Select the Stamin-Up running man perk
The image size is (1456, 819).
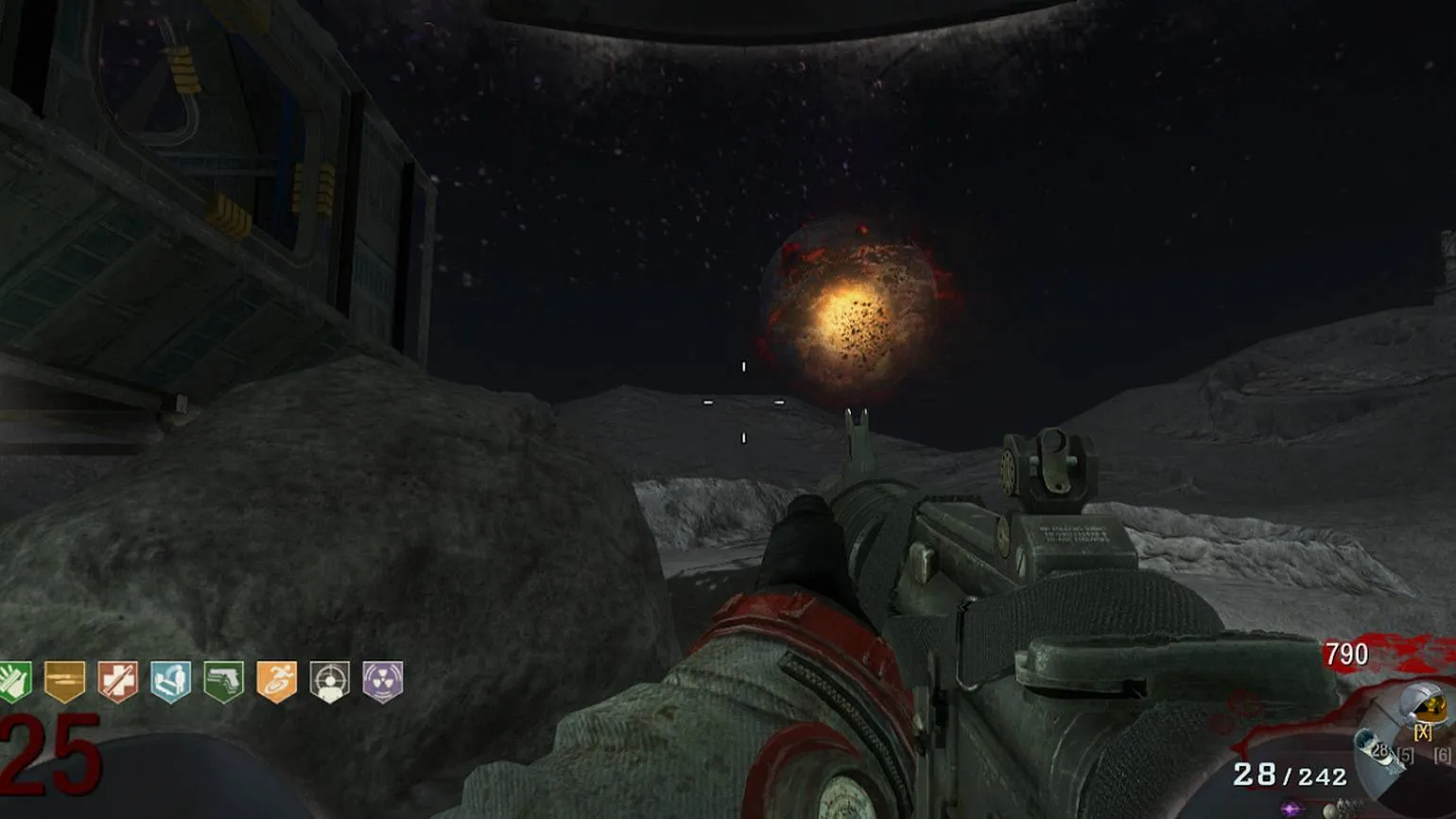click(x=277, y=682)
